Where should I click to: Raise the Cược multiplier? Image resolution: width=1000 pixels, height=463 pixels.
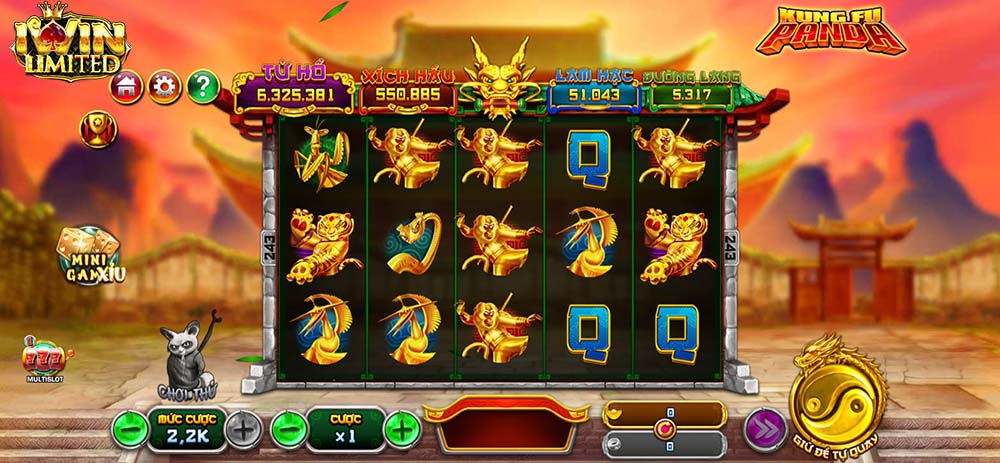[x=402, y=429]
